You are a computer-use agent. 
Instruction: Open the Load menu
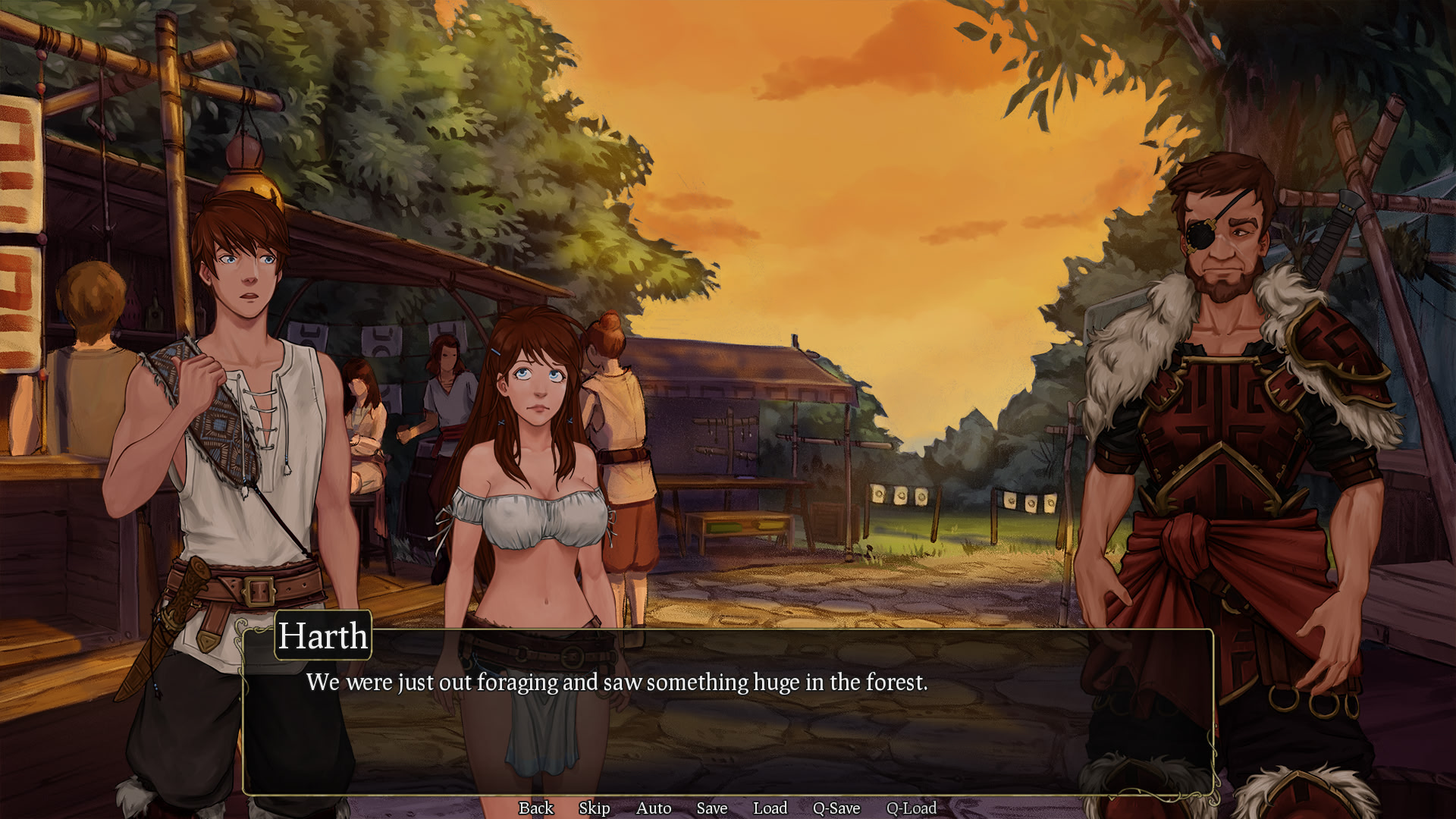pyautogui.click(x=770, y=808)
